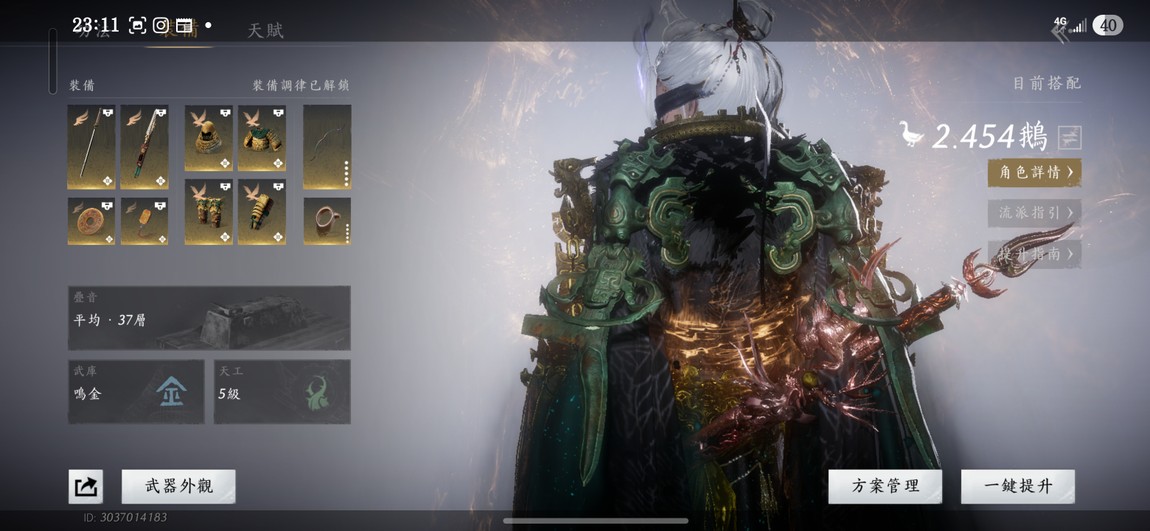Screen dimensions: 1150x531
Task: Switch to the 天賦 talent tab
Action: 266,30
